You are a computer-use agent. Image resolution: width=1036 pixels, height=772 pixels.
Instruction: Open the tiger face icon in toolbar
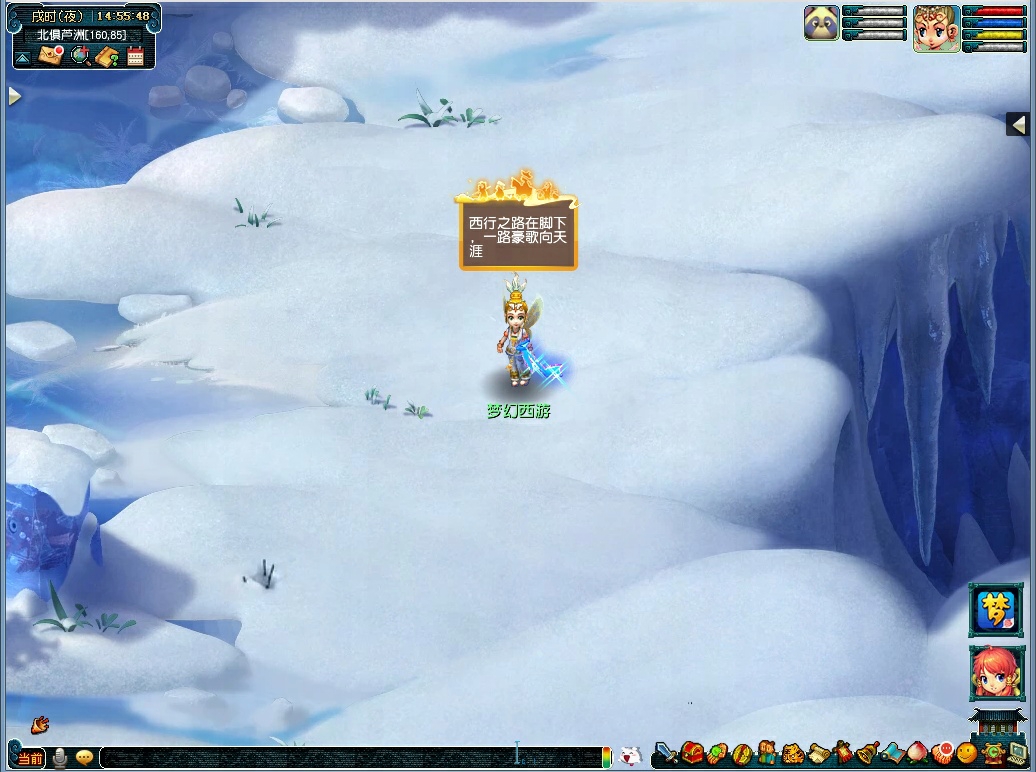[x=793, y=753]
